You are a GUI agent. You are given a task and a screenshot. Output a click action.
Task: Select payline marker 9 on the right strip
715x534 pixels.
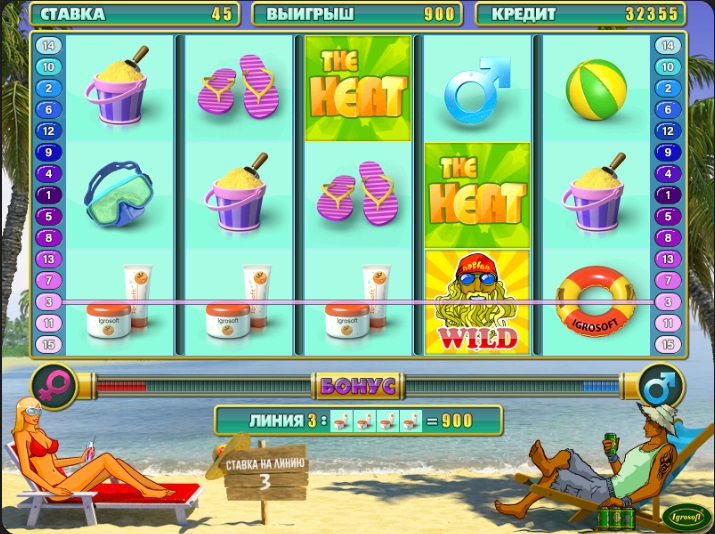coord(666,152)
